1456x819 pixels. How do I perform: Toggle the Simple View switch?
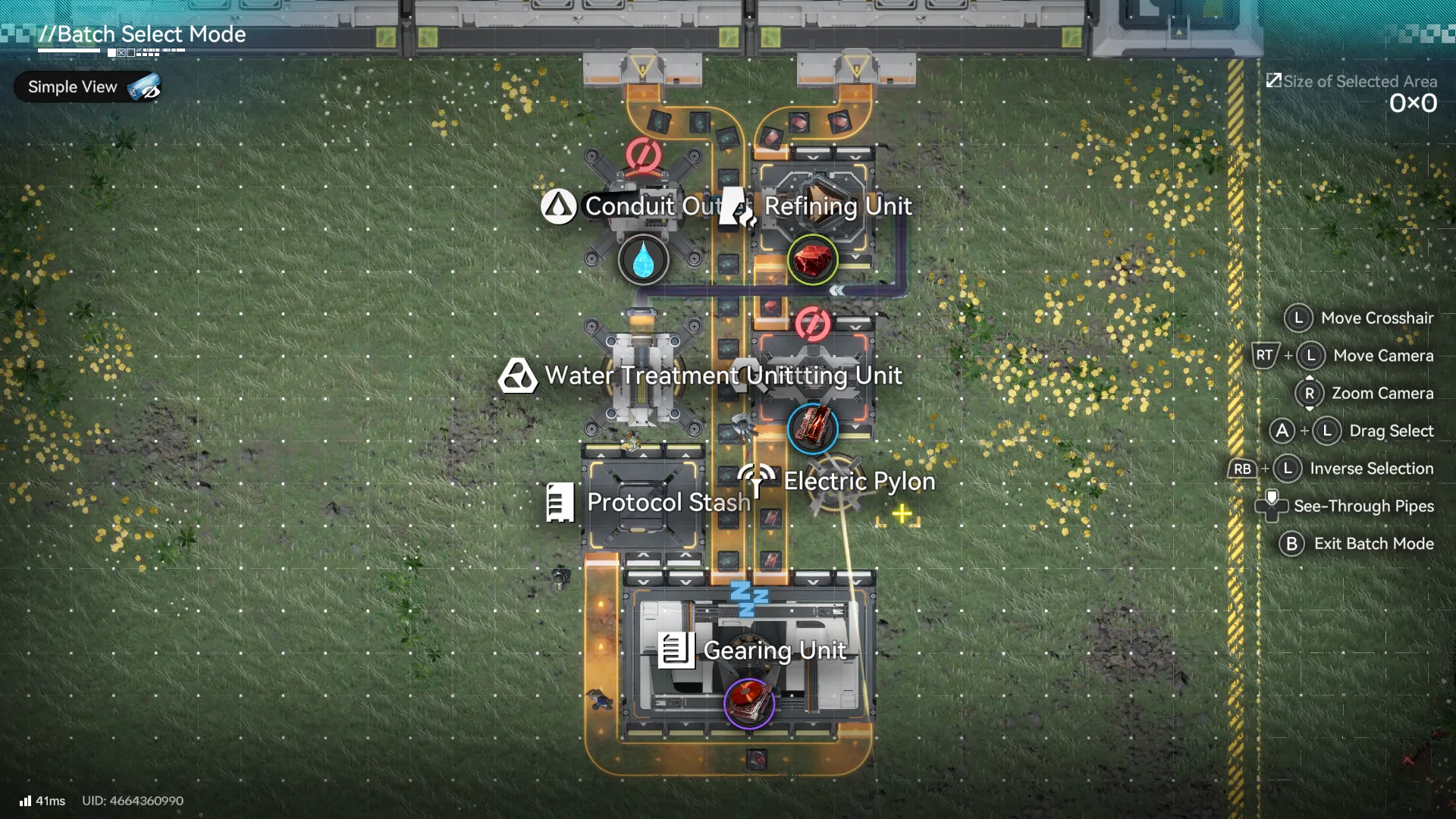tap(143, 88)
